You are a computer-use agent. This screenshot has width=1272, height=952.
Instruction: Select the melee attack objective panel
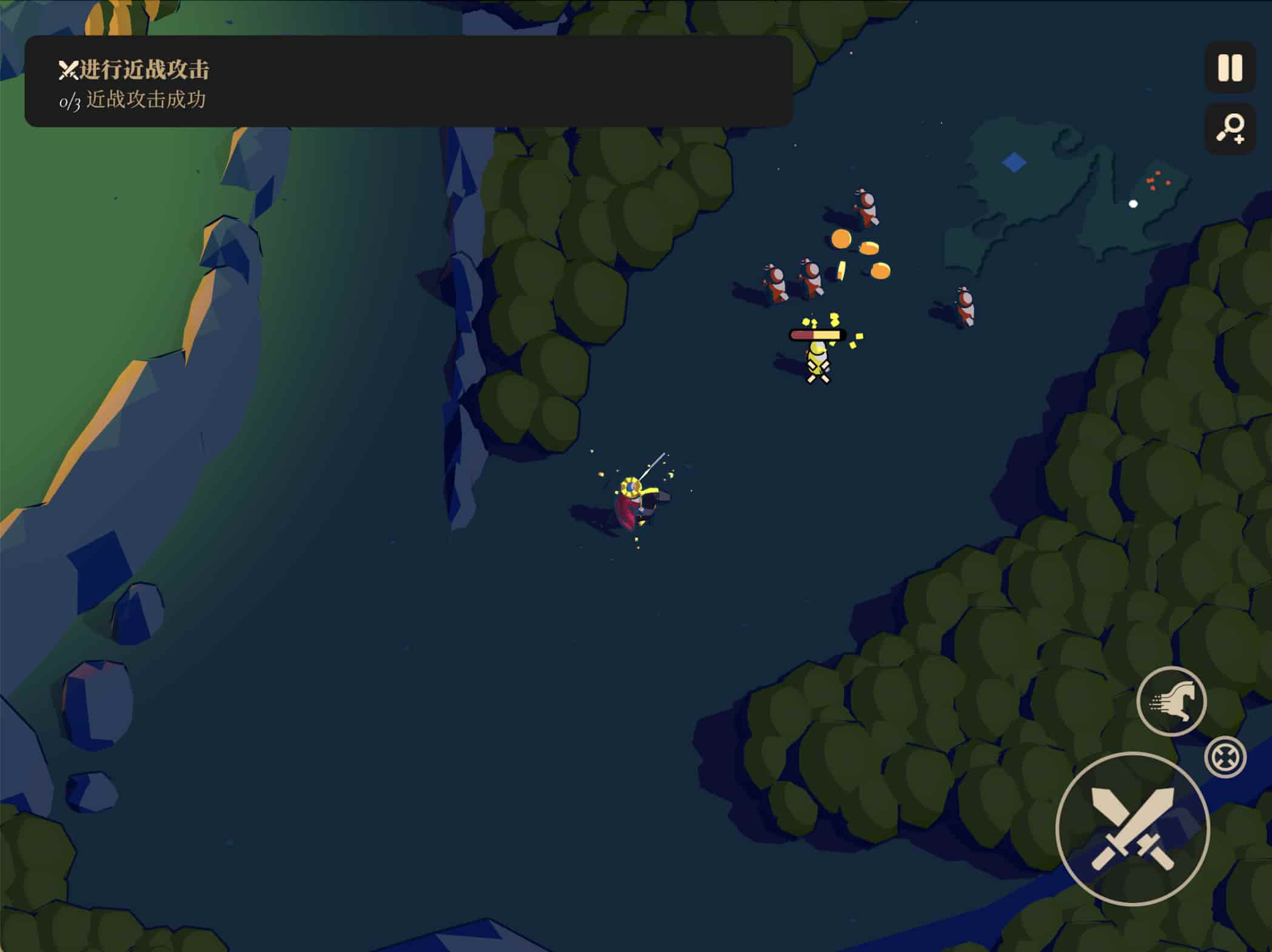[408, 81]
